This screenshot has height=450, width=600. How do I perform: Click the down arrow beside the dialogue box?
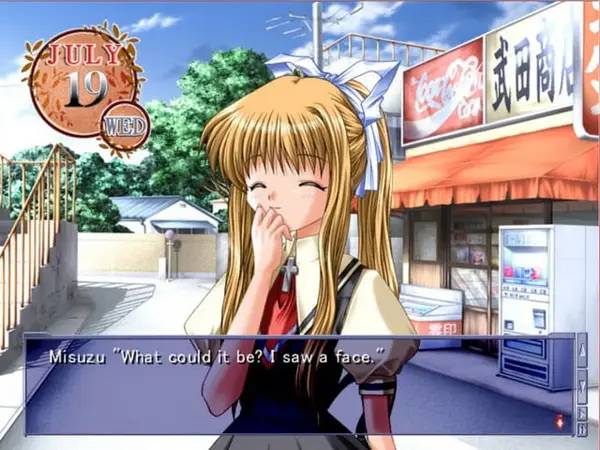[582, 387]
